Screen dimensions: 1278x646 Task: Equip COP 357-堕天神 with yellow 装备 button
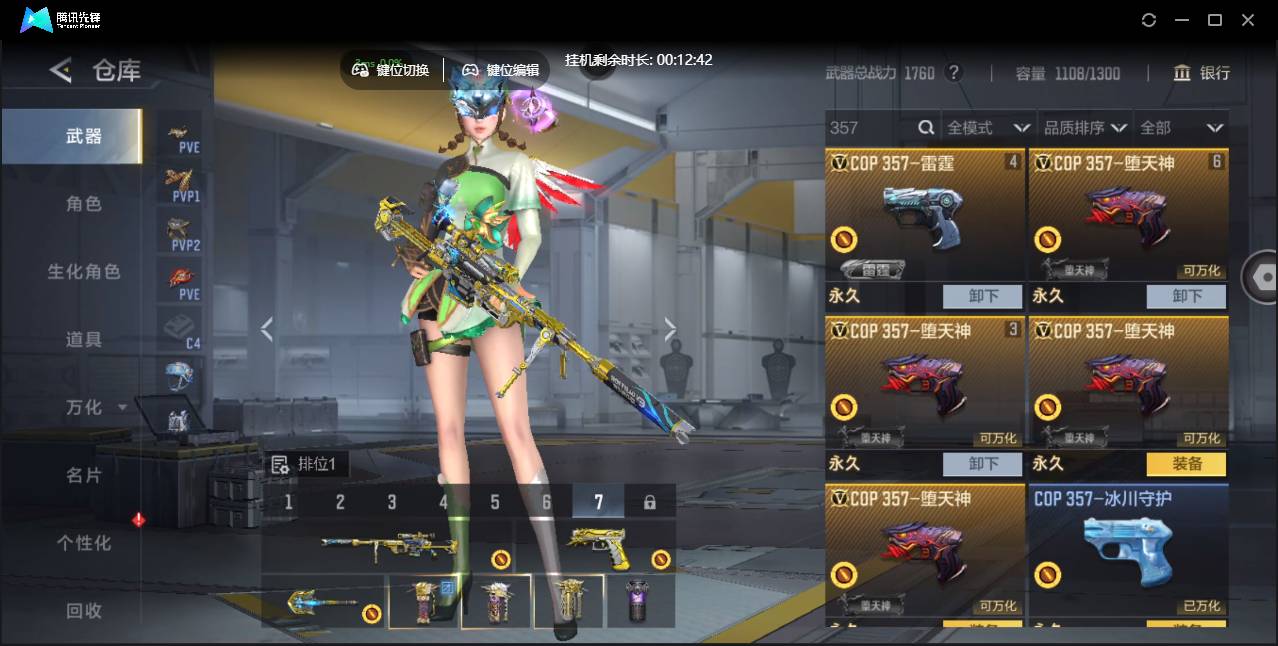click(x=1186, y=464)
